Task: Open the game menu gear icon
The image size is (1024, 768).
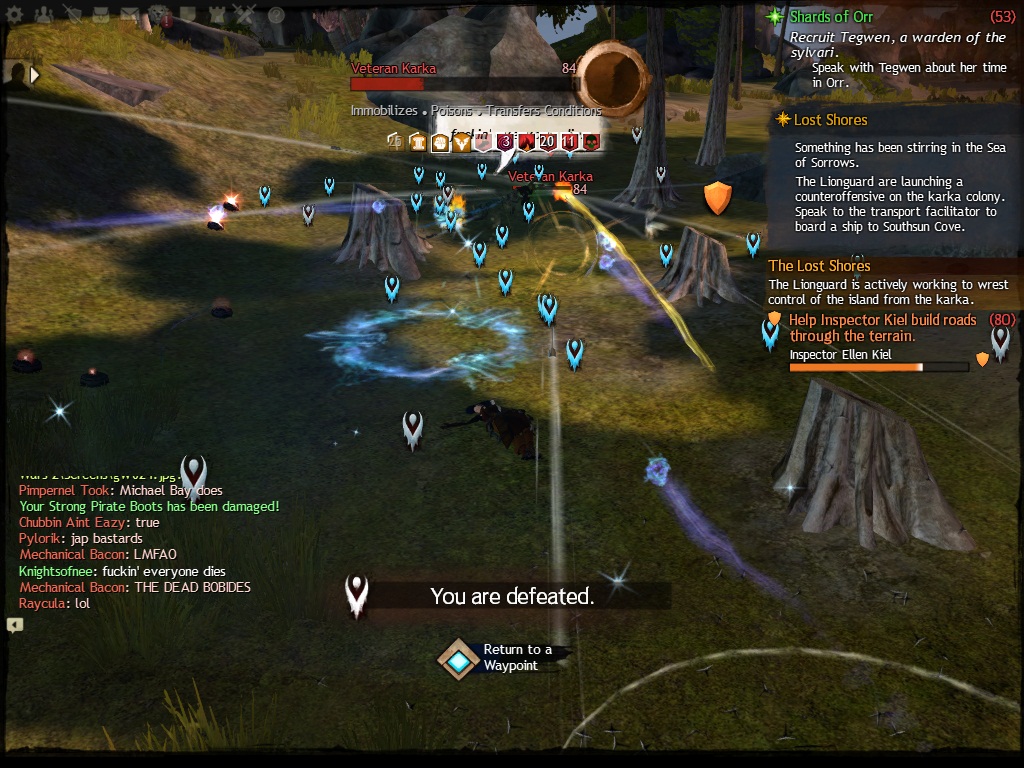Action: pyautogui.click(x=14, y=15)
